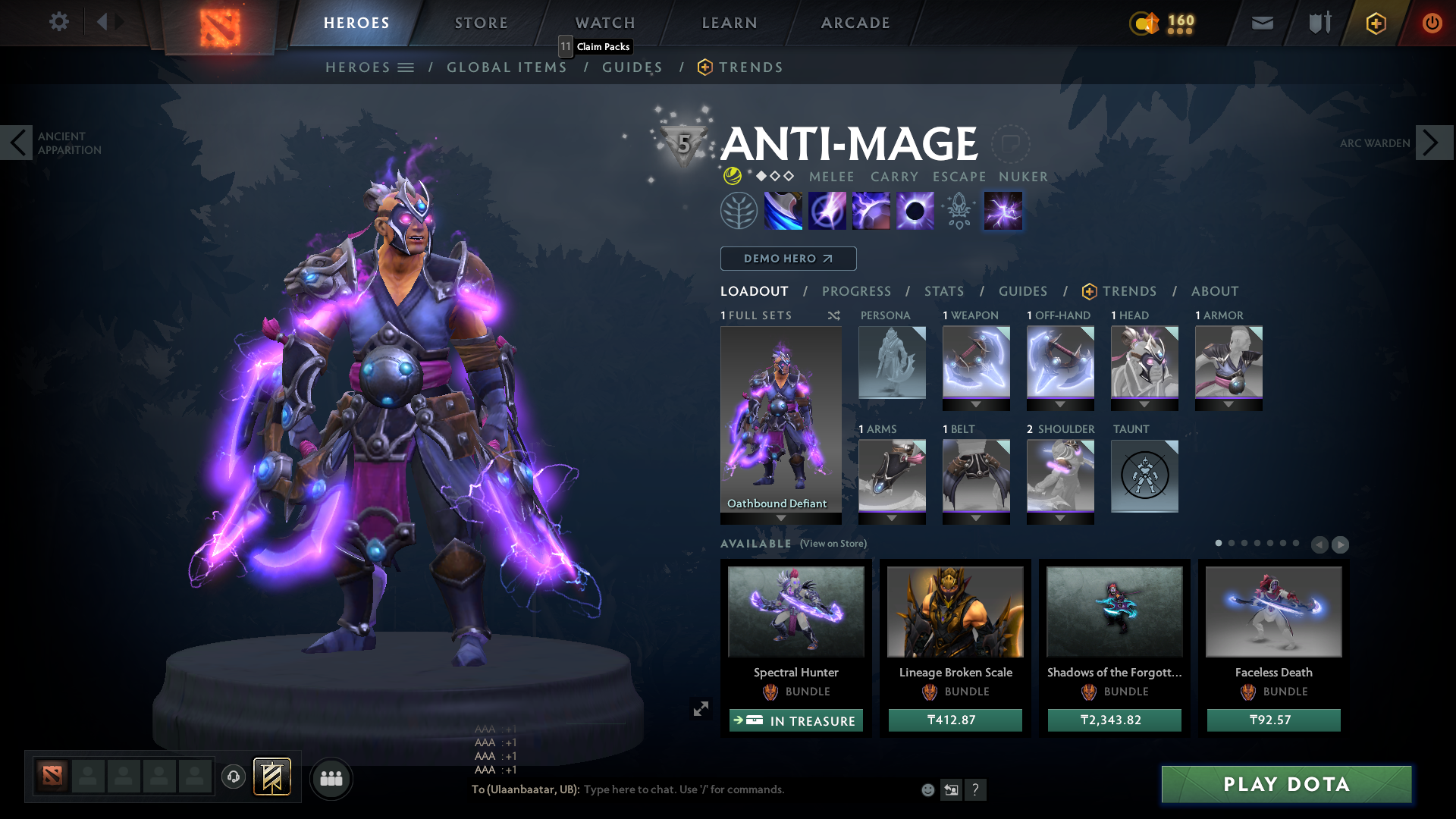Viewport: 1456px width, 819px height.
Task: Expand the Oathbound Defiant set dropdown arrow
Action: pyautogui.click(x=781, y=518)
